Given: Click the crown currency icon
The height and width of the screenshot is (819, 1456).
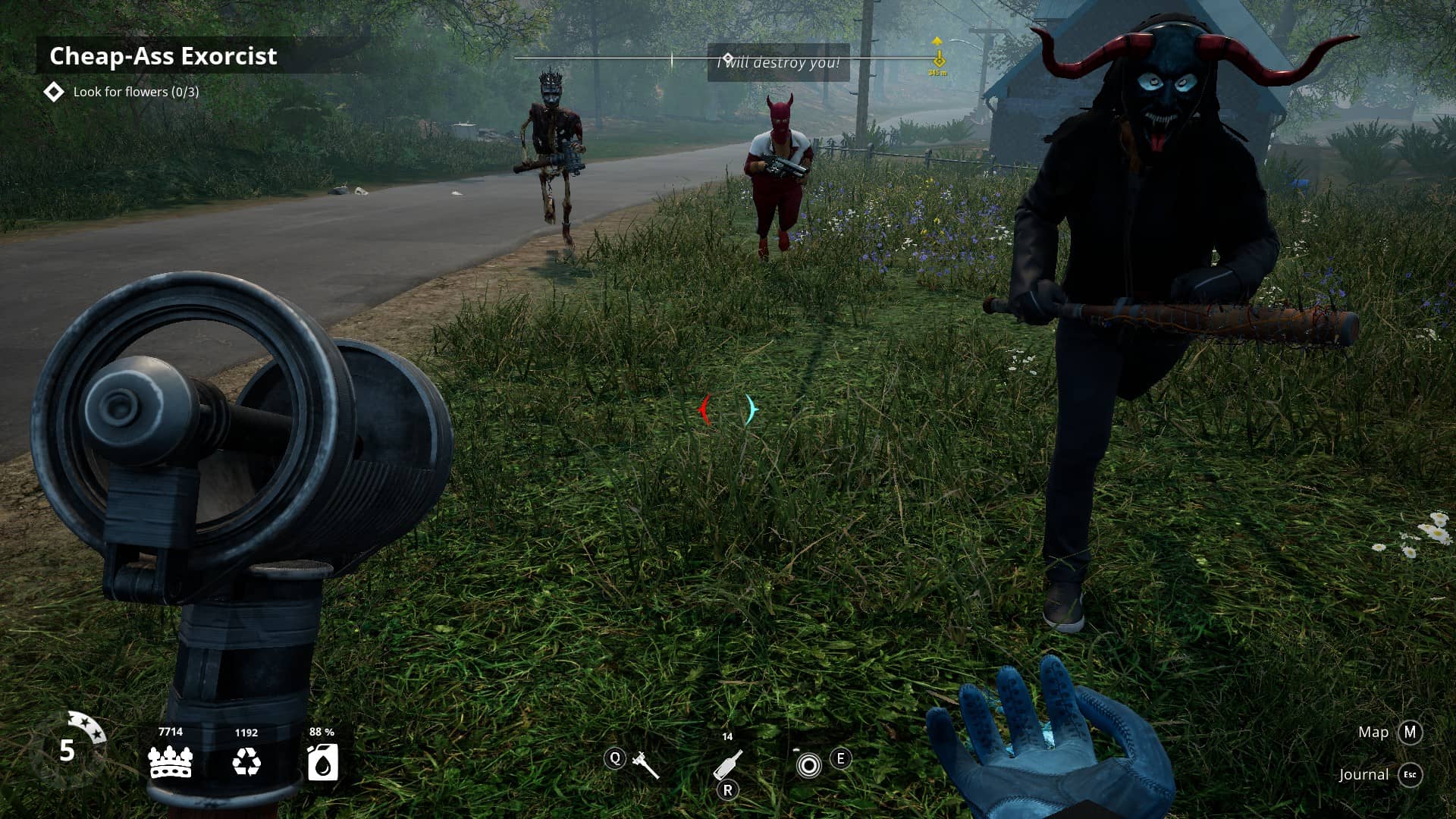Looking at the screenshot, I should point(171,761).
